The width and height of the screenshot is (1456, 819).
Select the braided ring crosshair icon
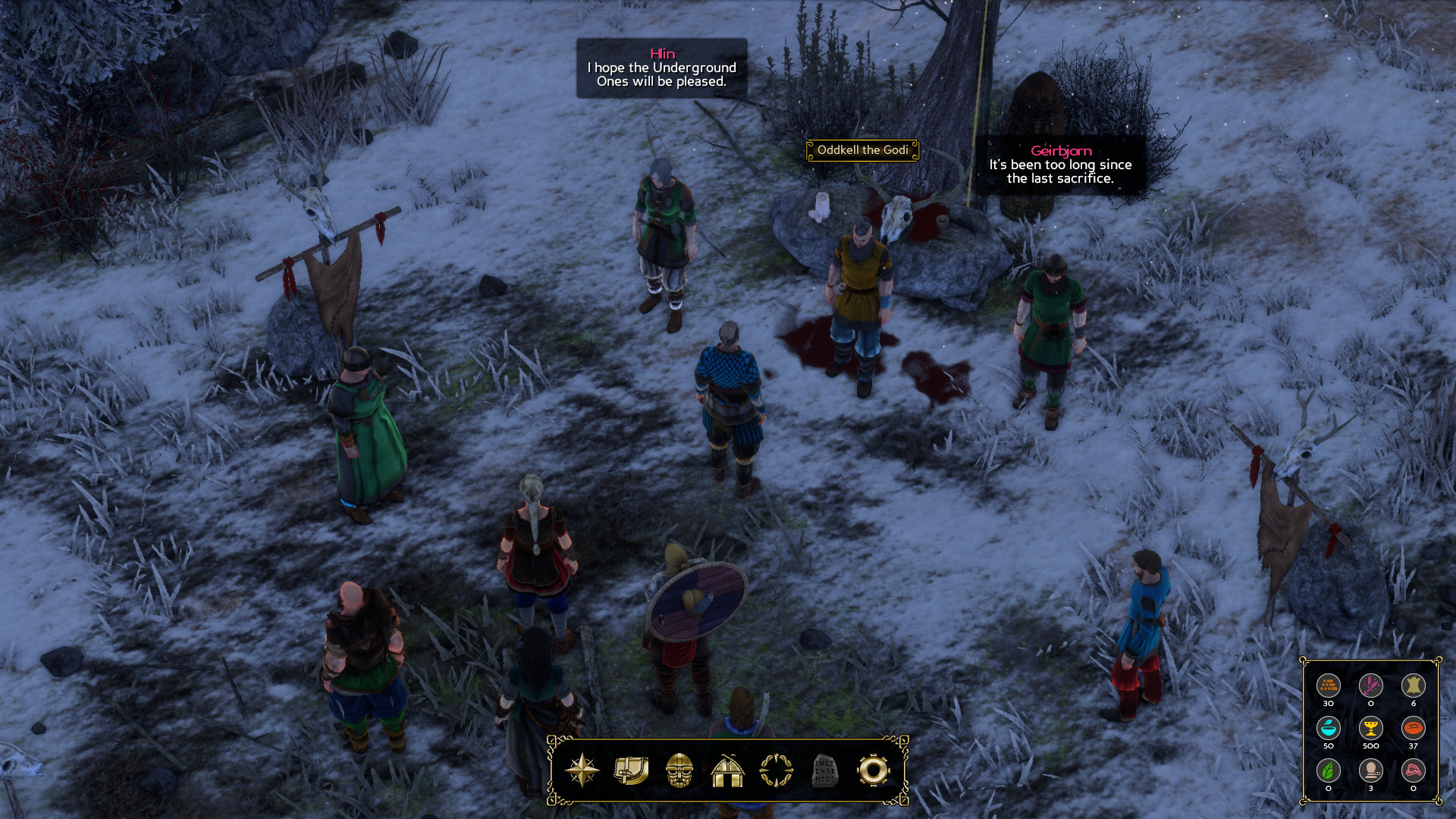[x=776, y=770]
